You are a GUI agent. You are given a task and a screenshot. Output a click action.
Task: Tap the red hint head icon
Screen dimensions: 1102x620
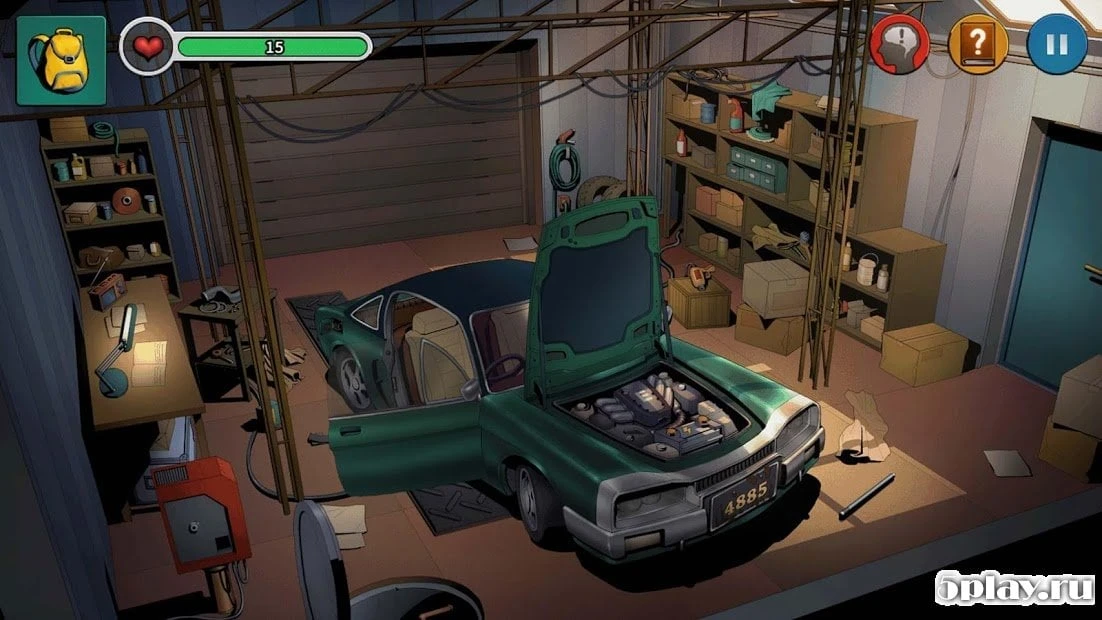point(900,45)
